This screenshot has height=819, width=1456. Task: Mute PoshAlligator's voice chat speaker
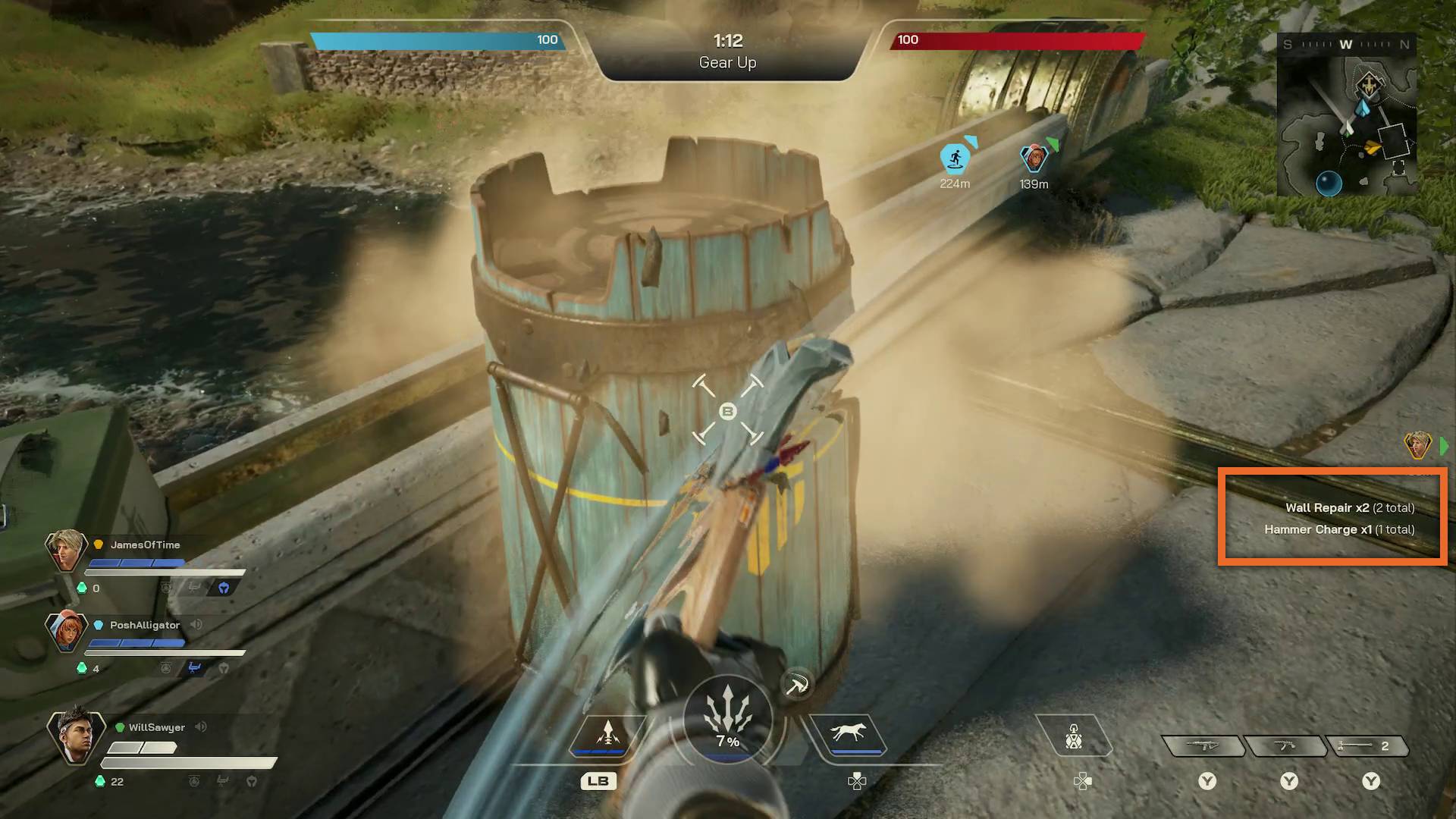tap(196, 624)
